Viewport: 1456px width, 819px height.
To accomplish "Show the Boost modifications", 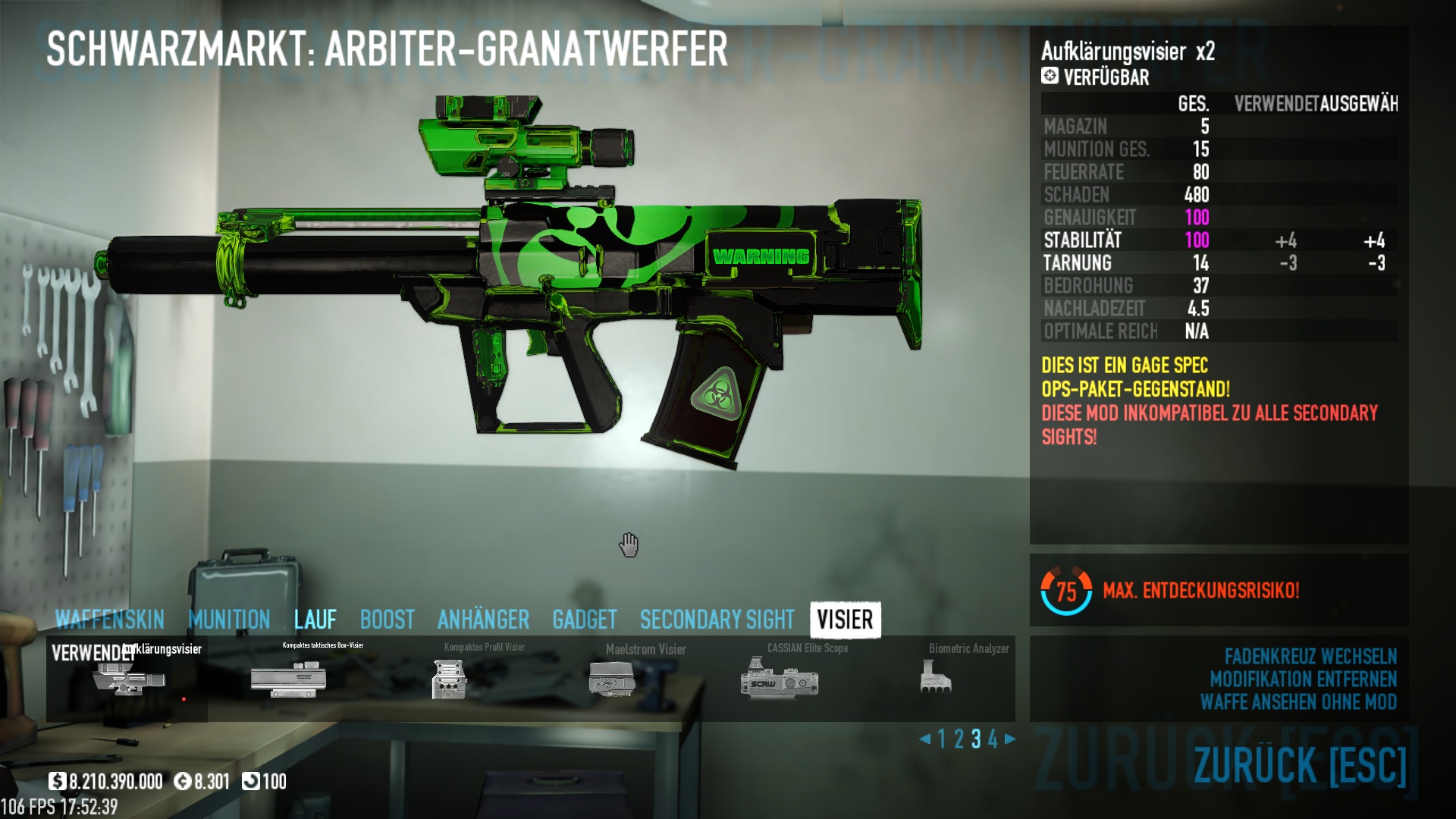I will tap(387, 620).
